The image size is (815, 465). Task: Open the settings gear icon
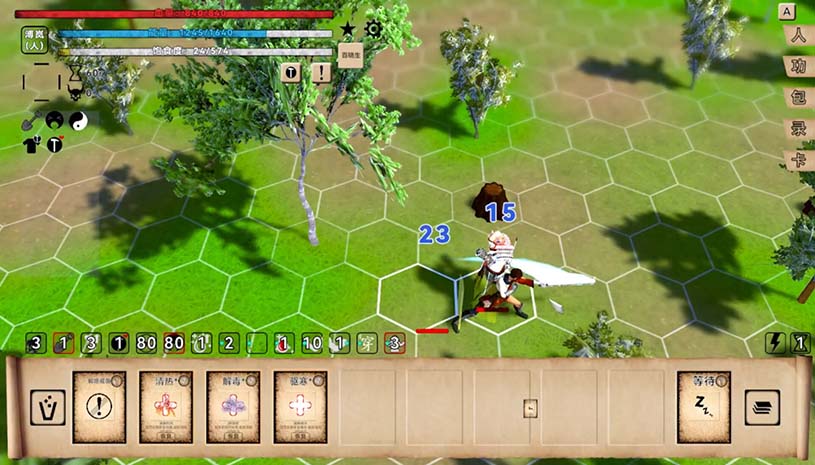373,29
